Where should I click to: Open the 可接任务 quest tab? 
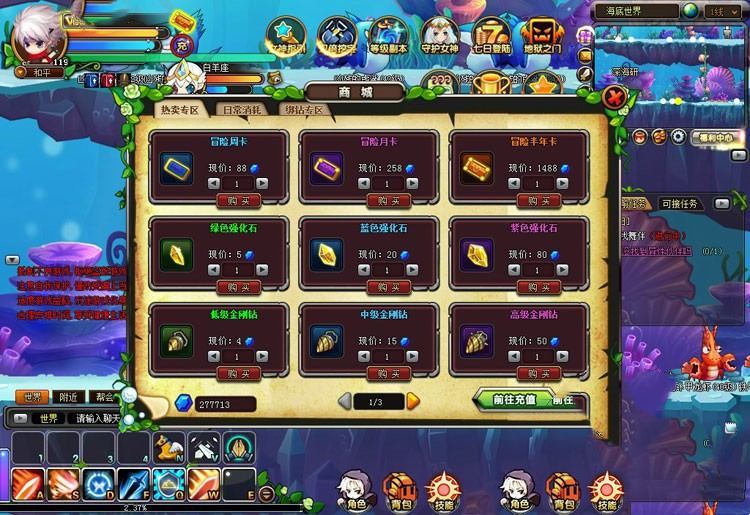[x=683, y=204]
